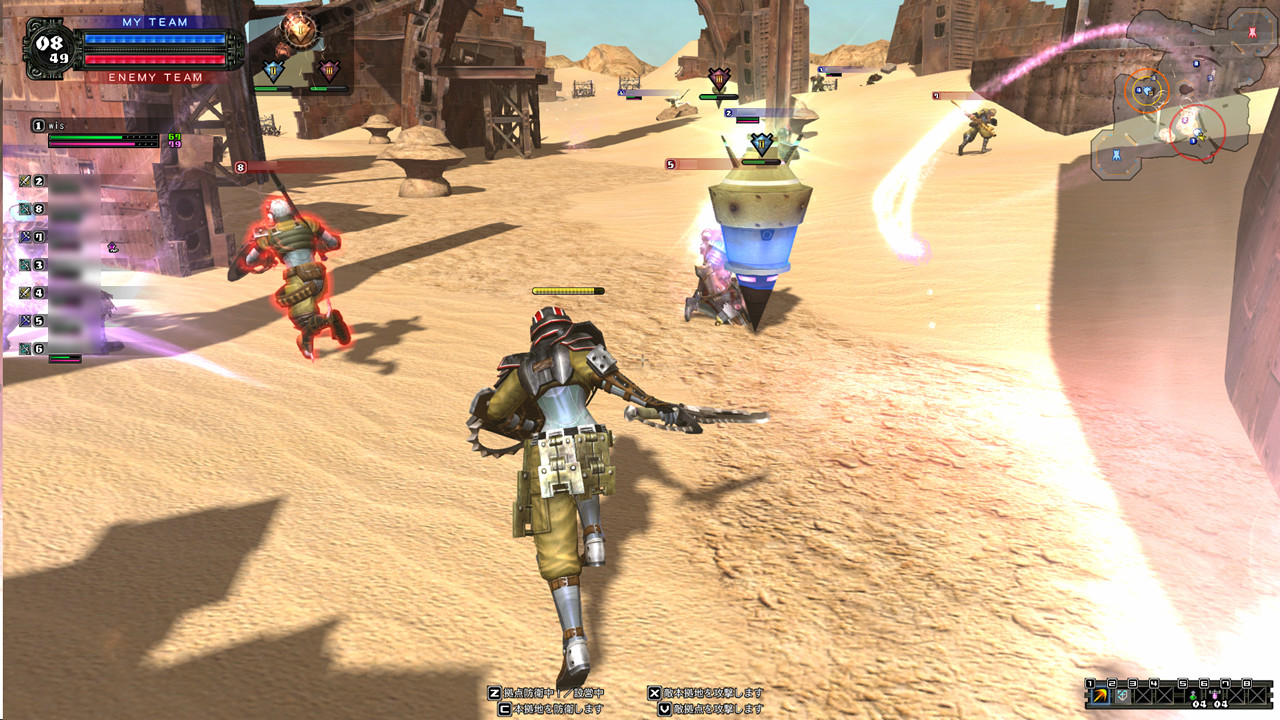Image resolution: width=1280 pixels, height=720 pixels.
Task: Select party member 7 in the team list
Action: pyautogui.click(x=58, y=238)
